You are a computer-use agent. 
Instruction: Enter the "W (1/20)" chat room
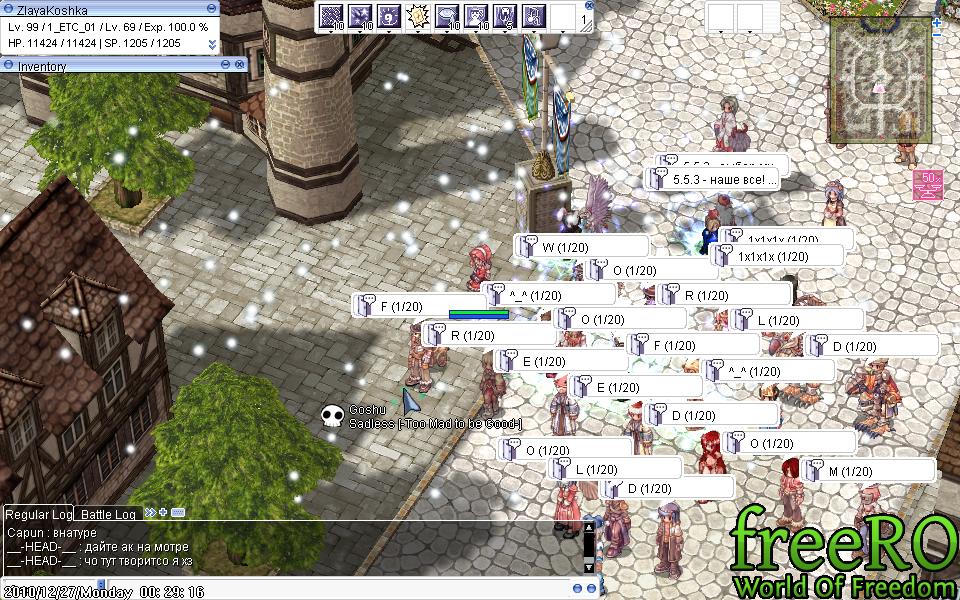pos(582,247)
